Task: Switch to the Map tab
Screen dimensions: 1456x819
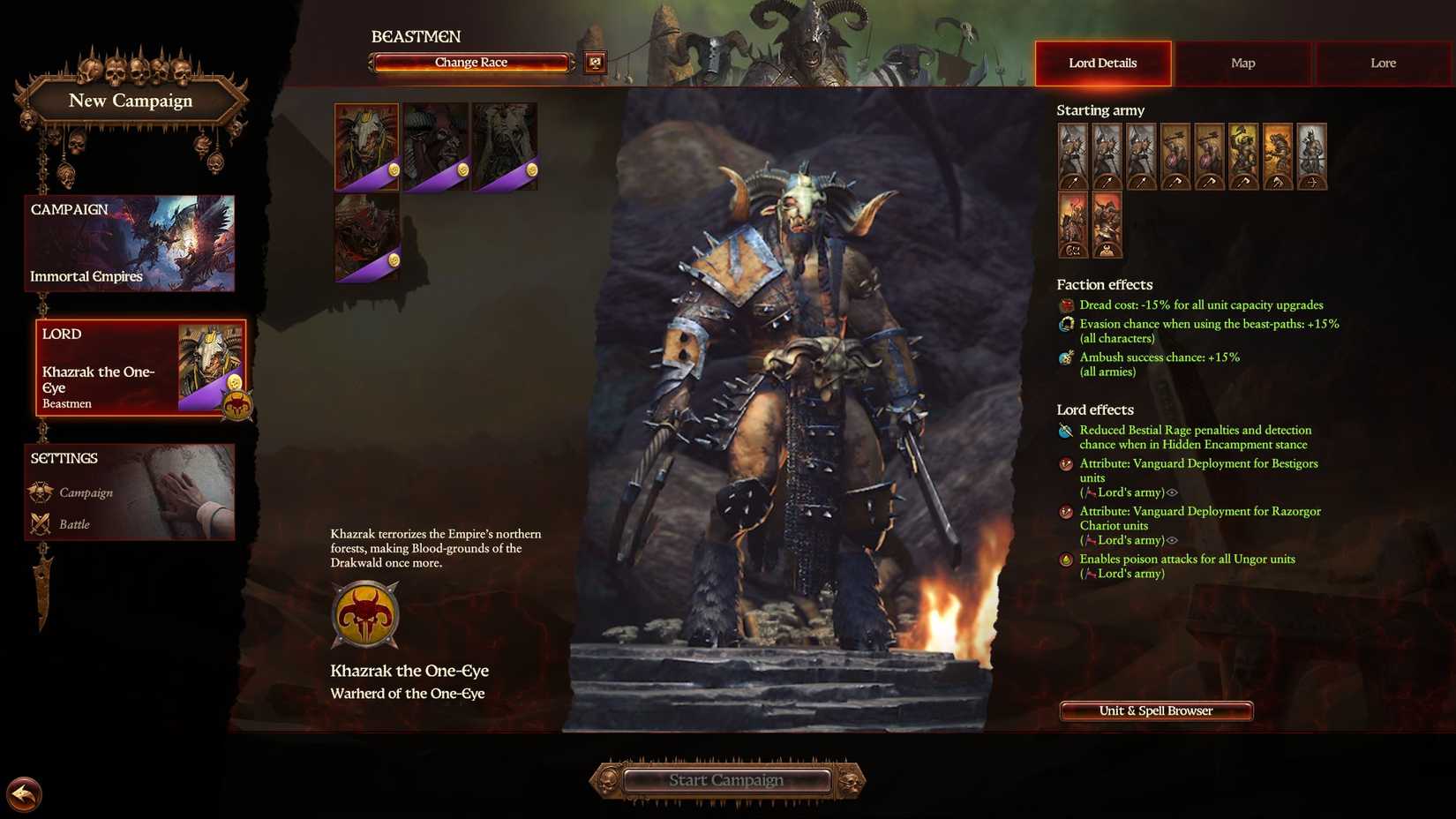Action: (1242, 63)
